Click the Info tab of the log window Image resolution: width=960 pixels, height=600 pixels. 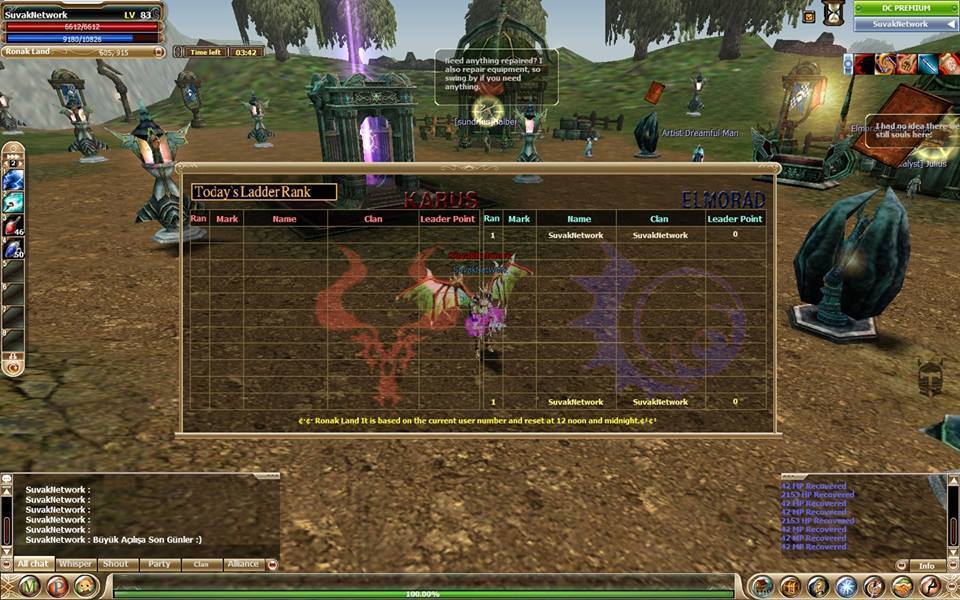tap(926, 566)
